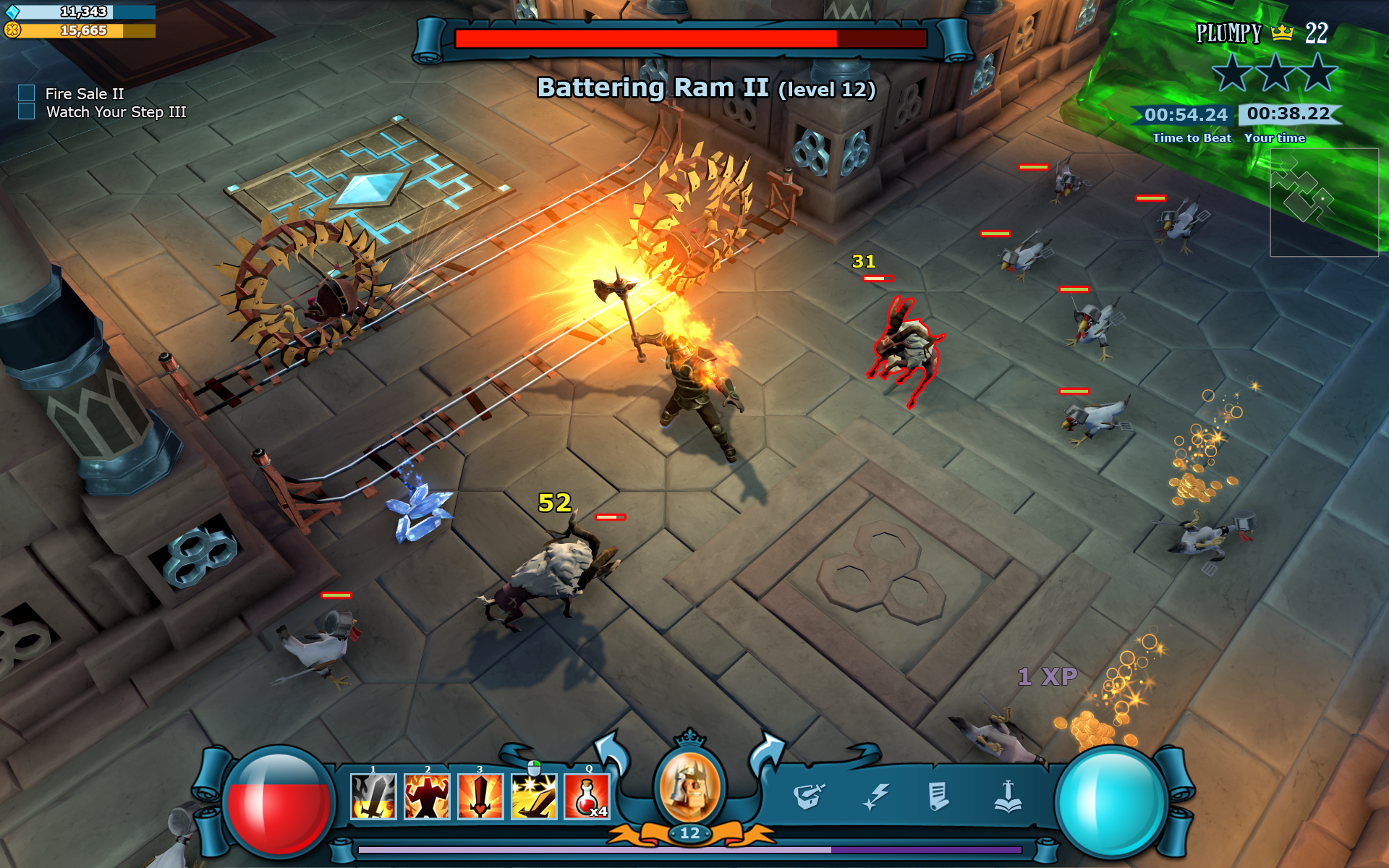The height and width of the screenshot is (868, 1389).
Task: Open the treasure chest inventory icon
Action: [809, 796]
